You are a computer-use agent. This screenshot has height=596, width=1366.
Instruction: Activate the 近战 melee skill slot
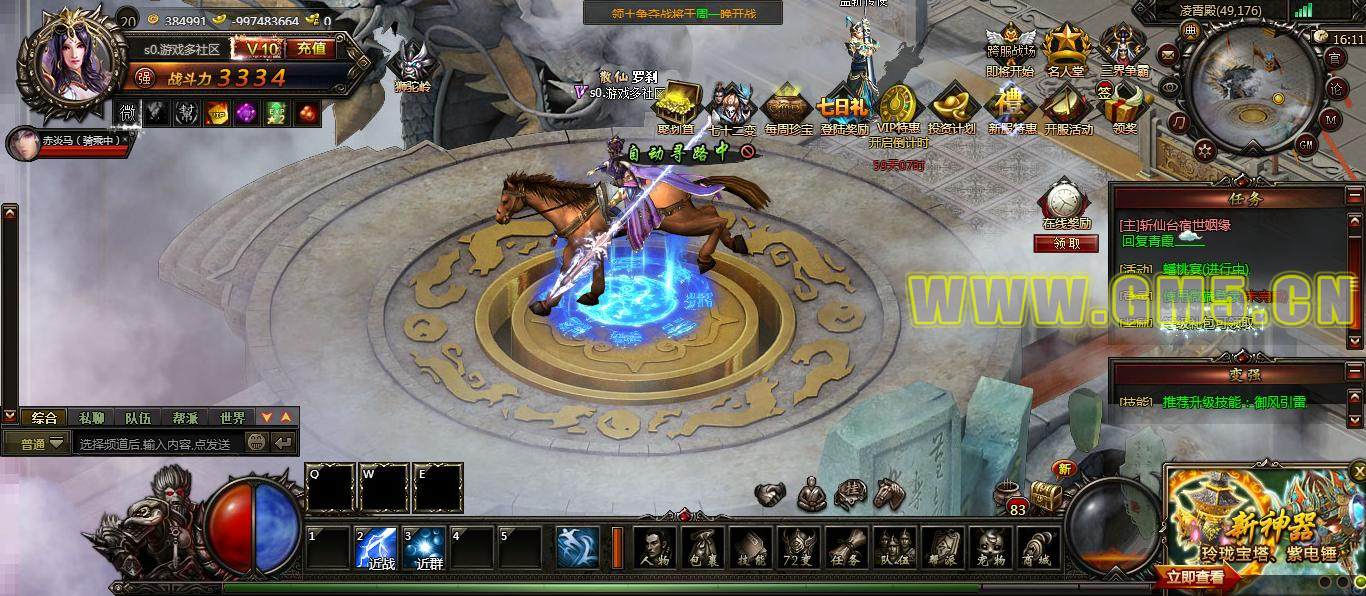[x=376, y=549]
